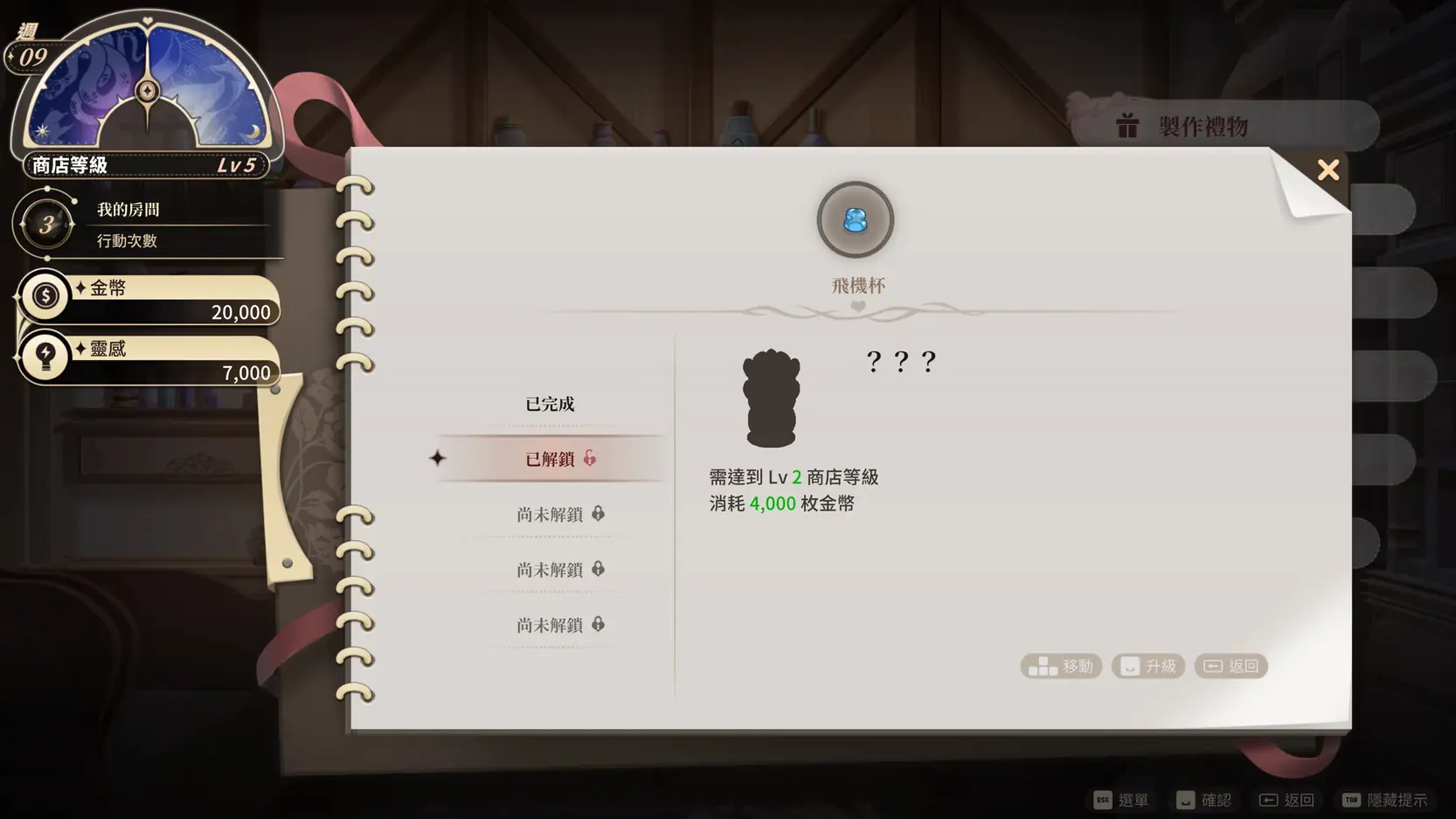Viewport: 1456px width, 819px height.
Task: Select the 已完成 entry
Action: click(550, 404)
